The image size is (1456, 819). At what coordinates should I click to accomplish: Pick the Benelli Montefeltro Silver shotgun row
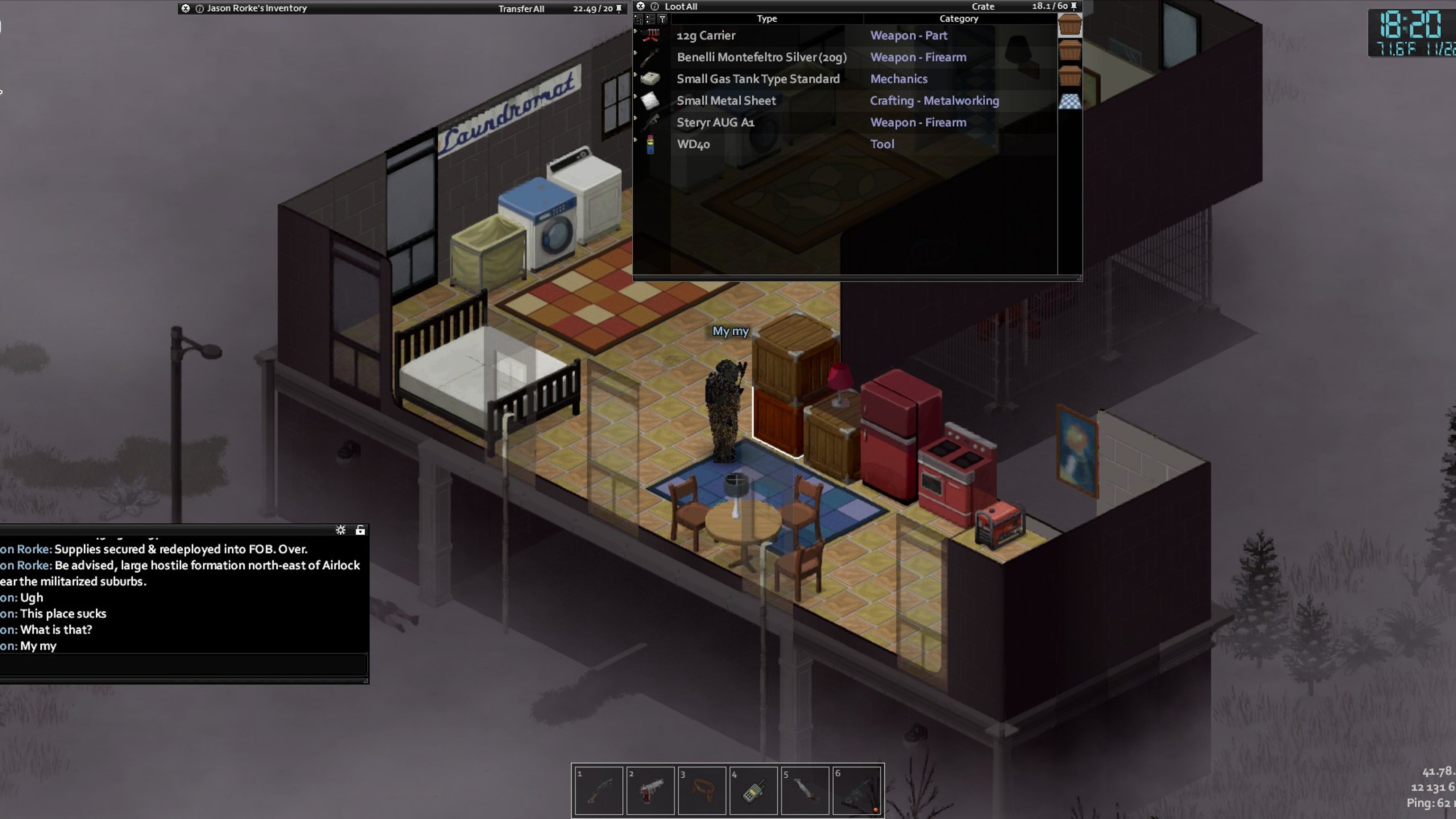(x=761, y=57)
